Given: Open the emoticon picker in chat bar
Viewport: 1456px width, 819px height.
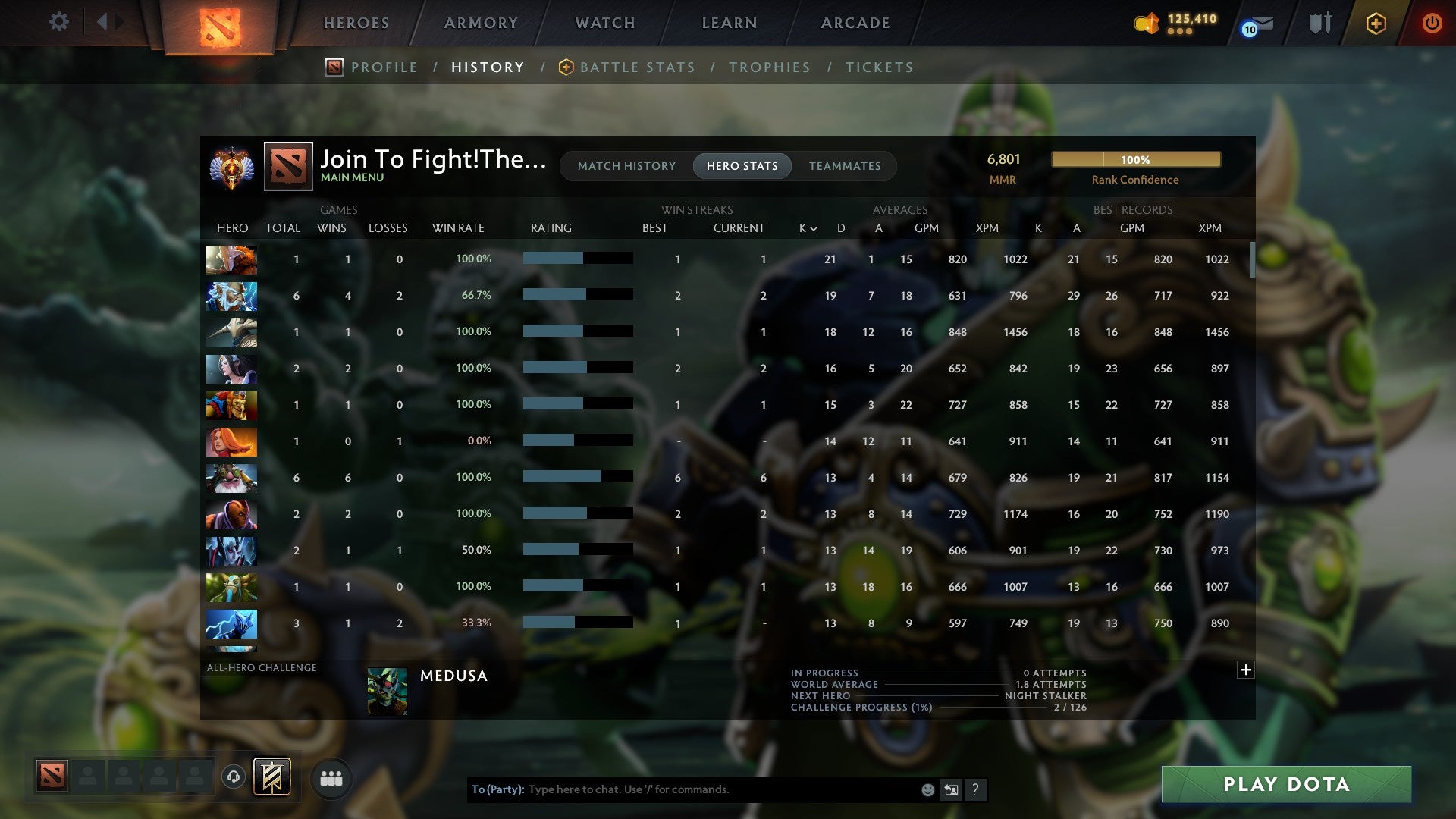Looking at the screenshot, I should tap(928, 789).
